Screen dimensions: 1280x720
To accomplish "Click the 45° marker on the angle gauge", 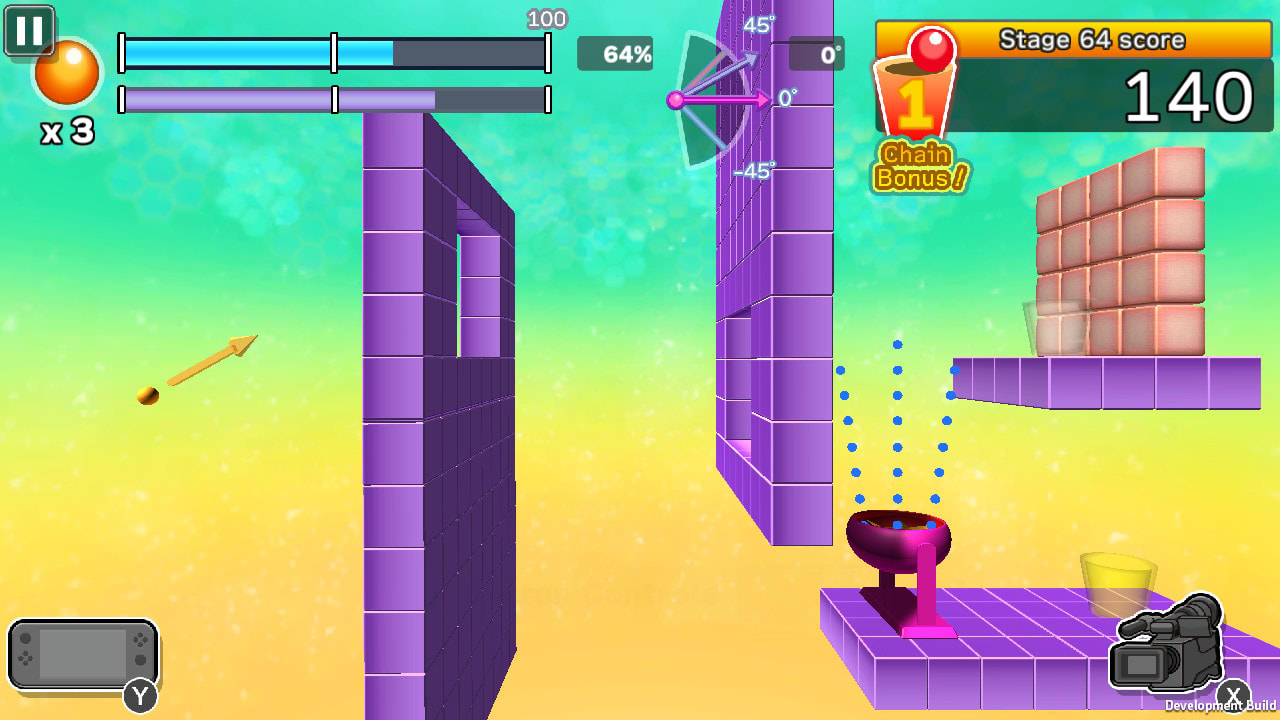I will coord(761,25).
